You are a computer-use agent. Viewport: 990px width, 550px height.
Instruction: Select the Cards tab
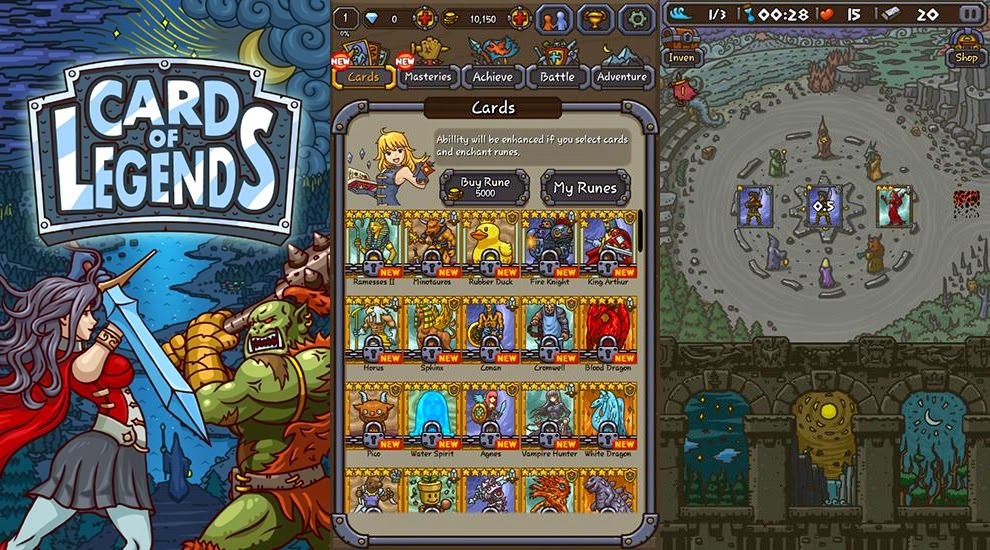click(364, 76)
